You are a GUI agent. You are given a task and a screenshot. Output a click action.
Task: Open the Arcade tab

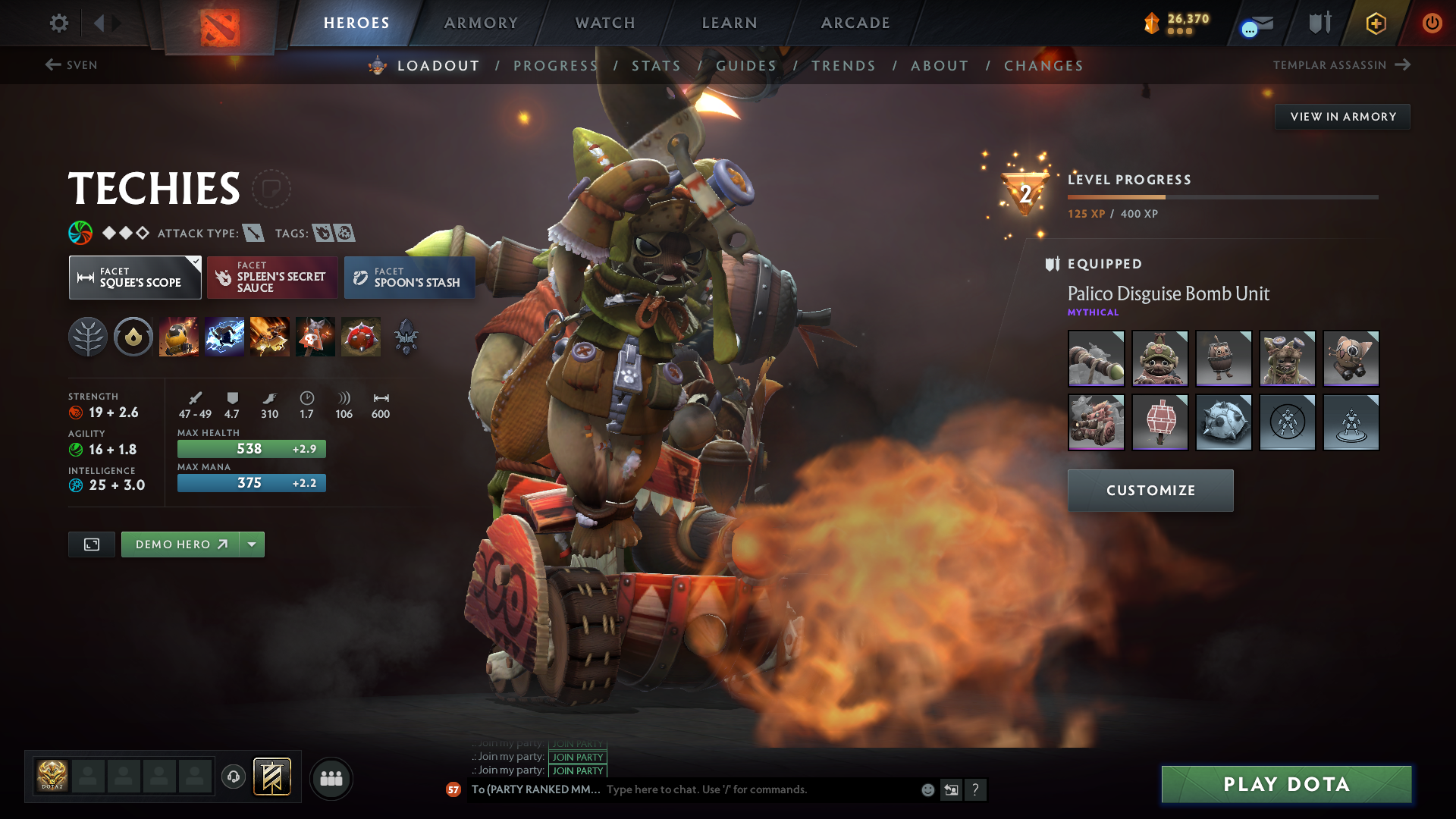(855, 23)
